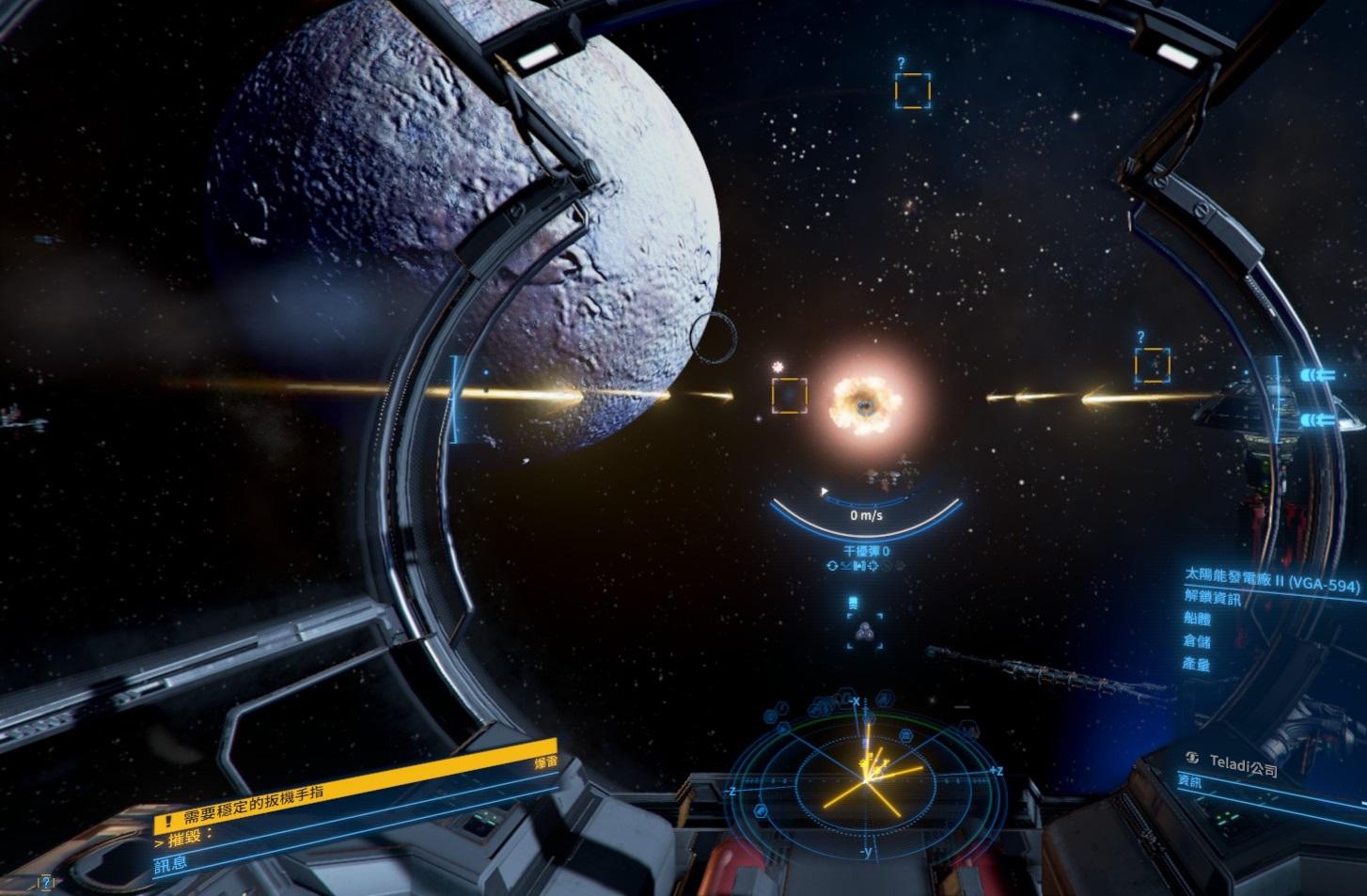Screen dimensions: 1367x896
Task: Open the 產量 production entry
Action: tap(1196, 664)
